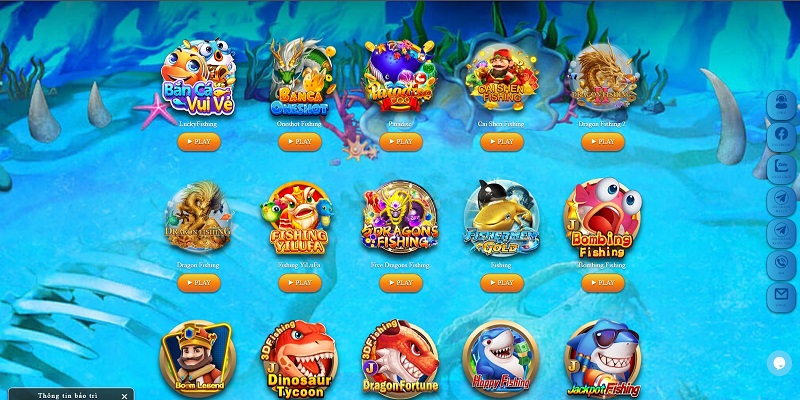
Task: Play the Lucky Fishing game
Action: (199, 142)
